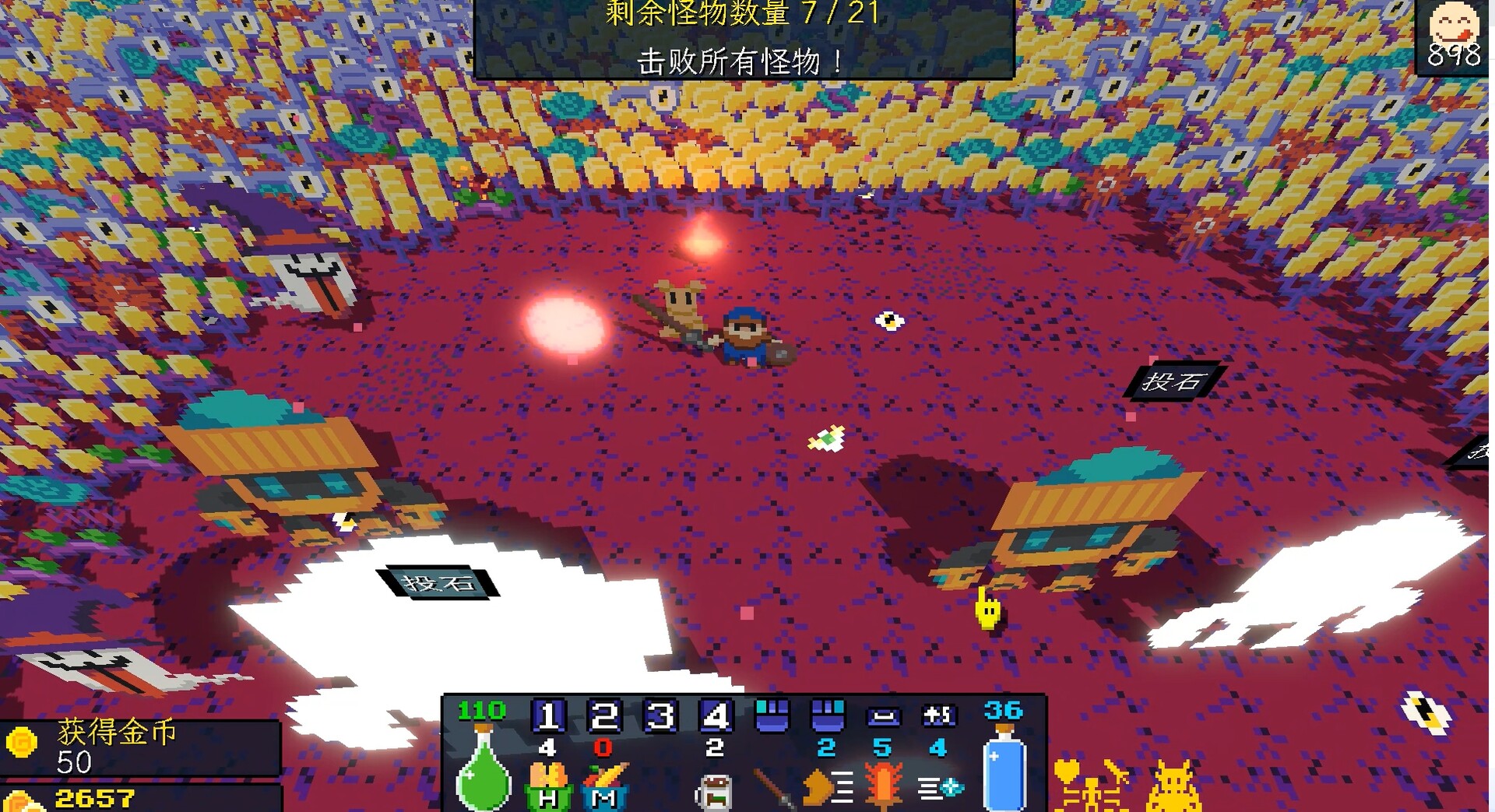Toggle hotbar slot 1 selection

[x=549, y=716]
